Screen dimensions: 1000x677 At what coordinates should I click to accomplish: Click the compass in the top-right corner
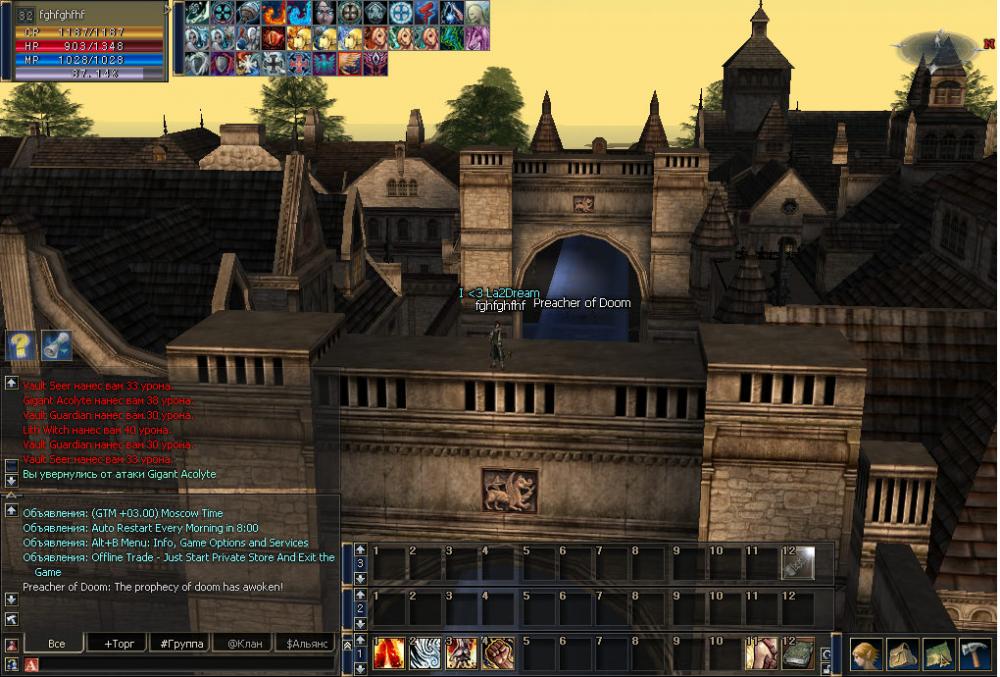pos(937,44)
